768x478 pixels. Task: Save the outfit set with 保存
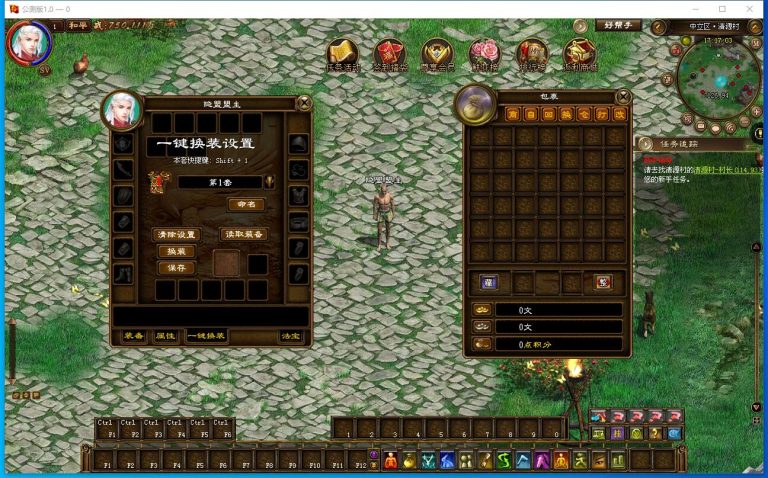(x=176, y=268)
